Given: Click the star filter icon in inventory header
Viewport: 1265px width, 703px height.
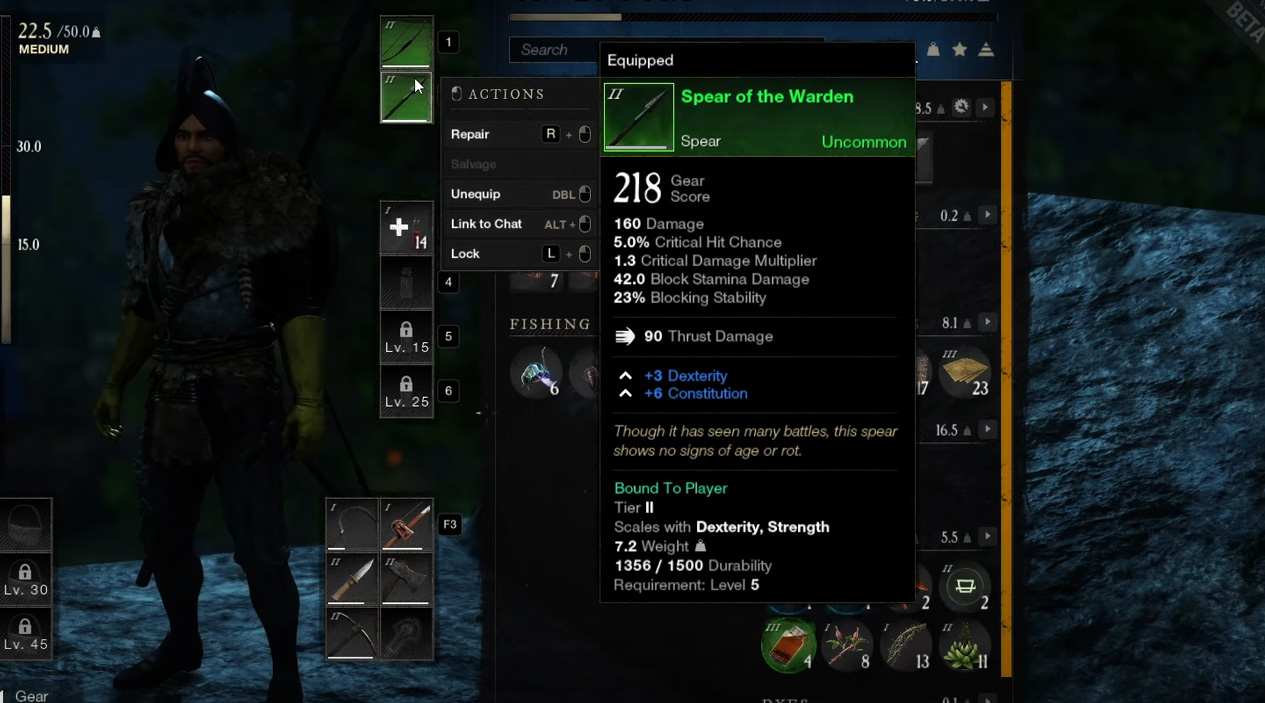Looking at the screenshot, I should click(960, 50).
